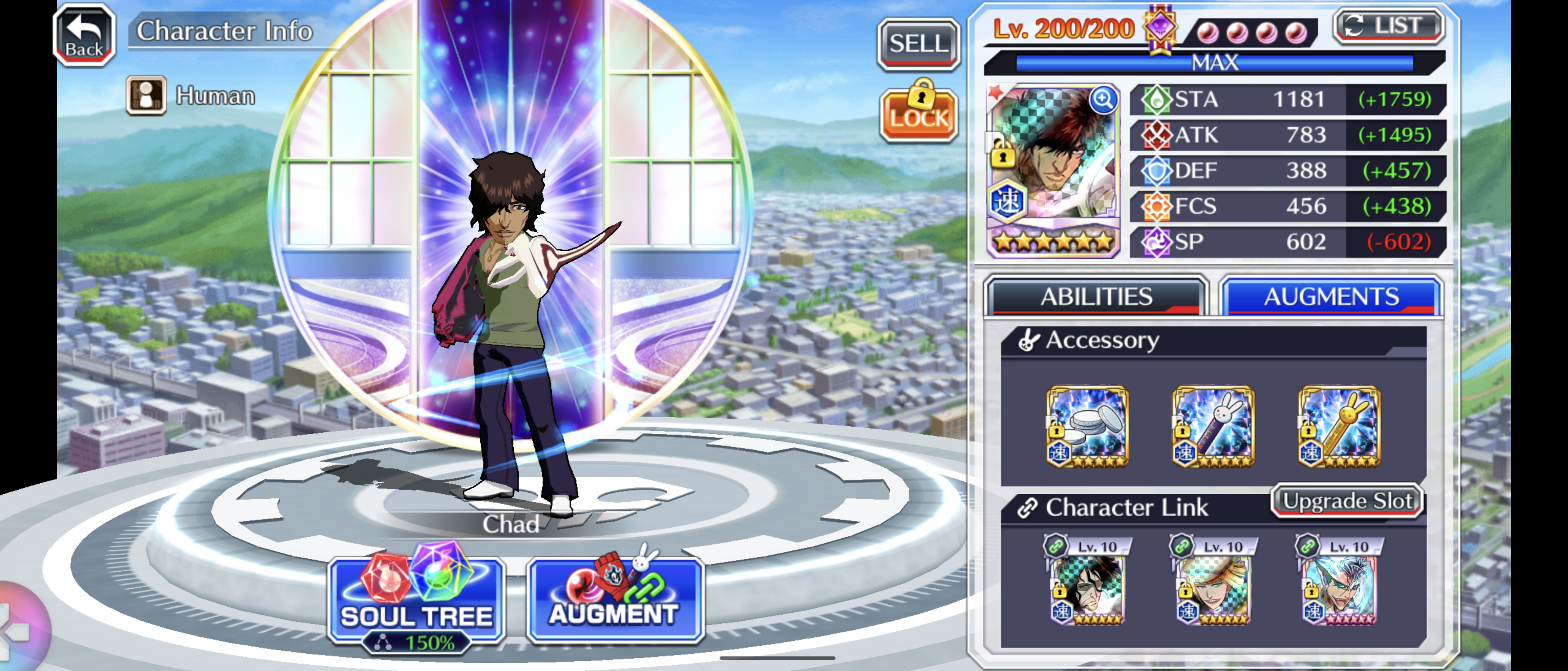The width and height of the screenshot is (1568, 671).
Task: Select the AUGMENTS tab
Action: 1331,297
